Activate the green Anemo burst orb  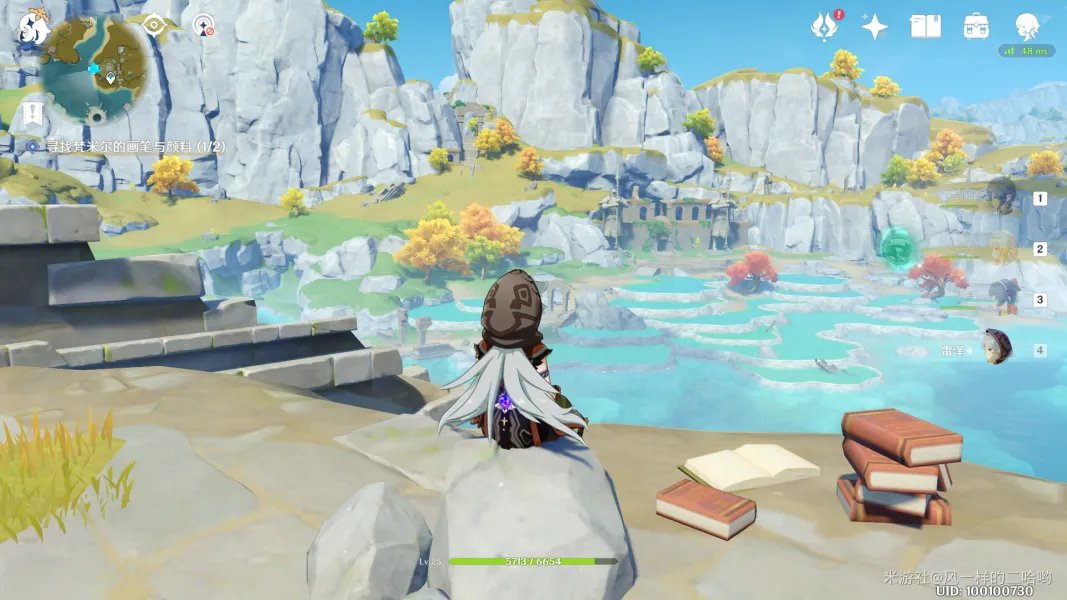[898, 248]
